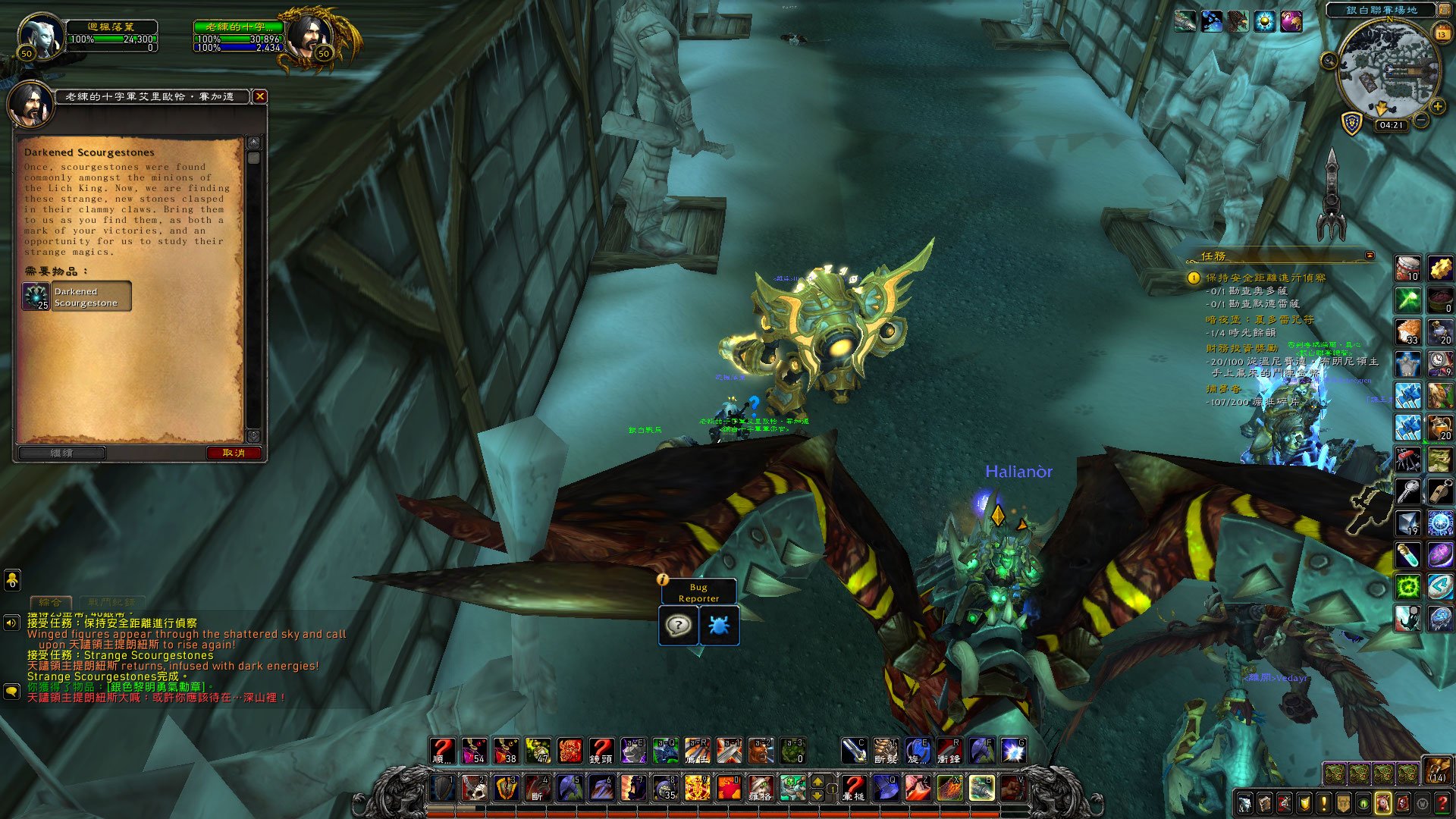Close the quest dialog window
Viewport: 1456px width, 819px height.
260,96
